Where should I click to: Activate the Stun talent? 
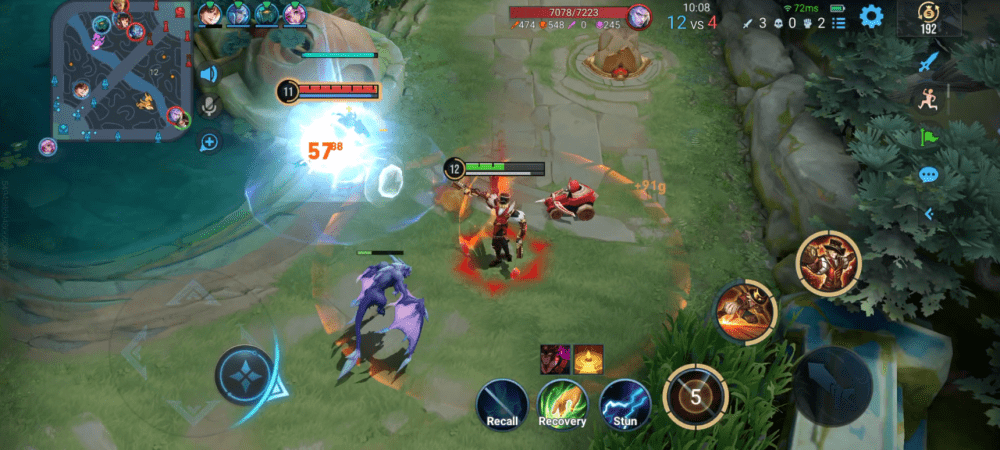625,405
